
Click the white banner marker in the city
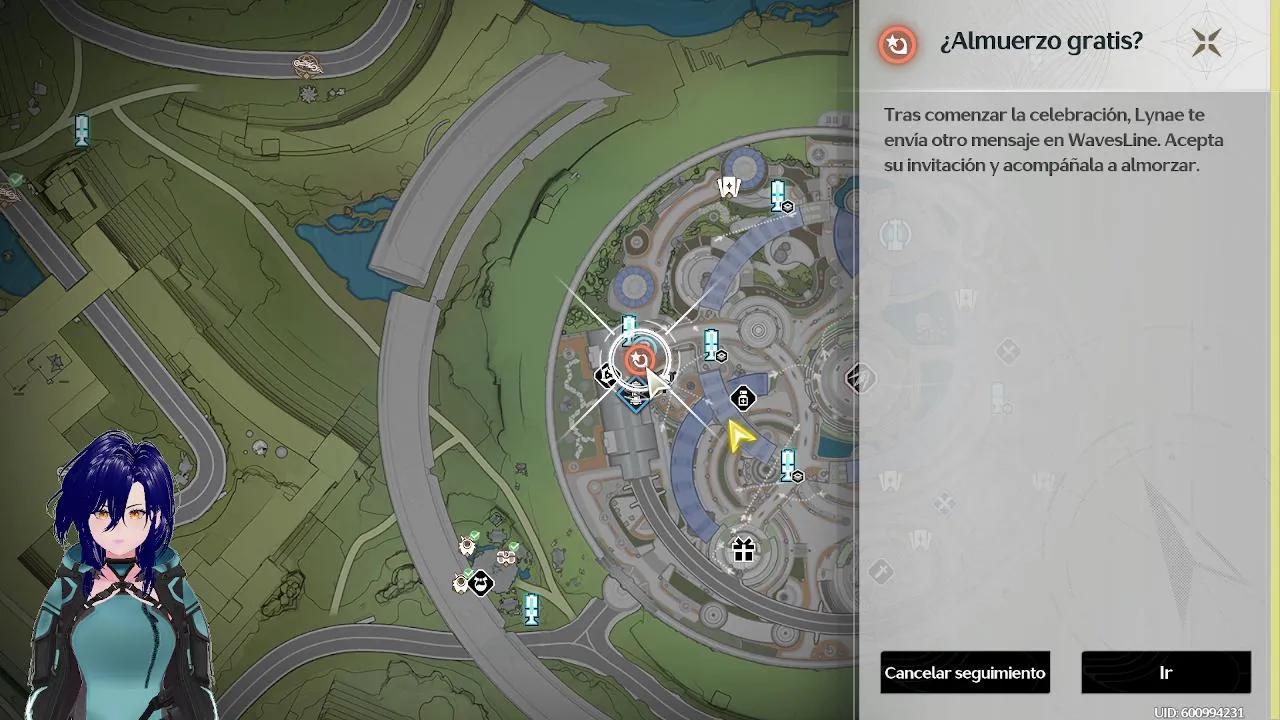[729, 186]
